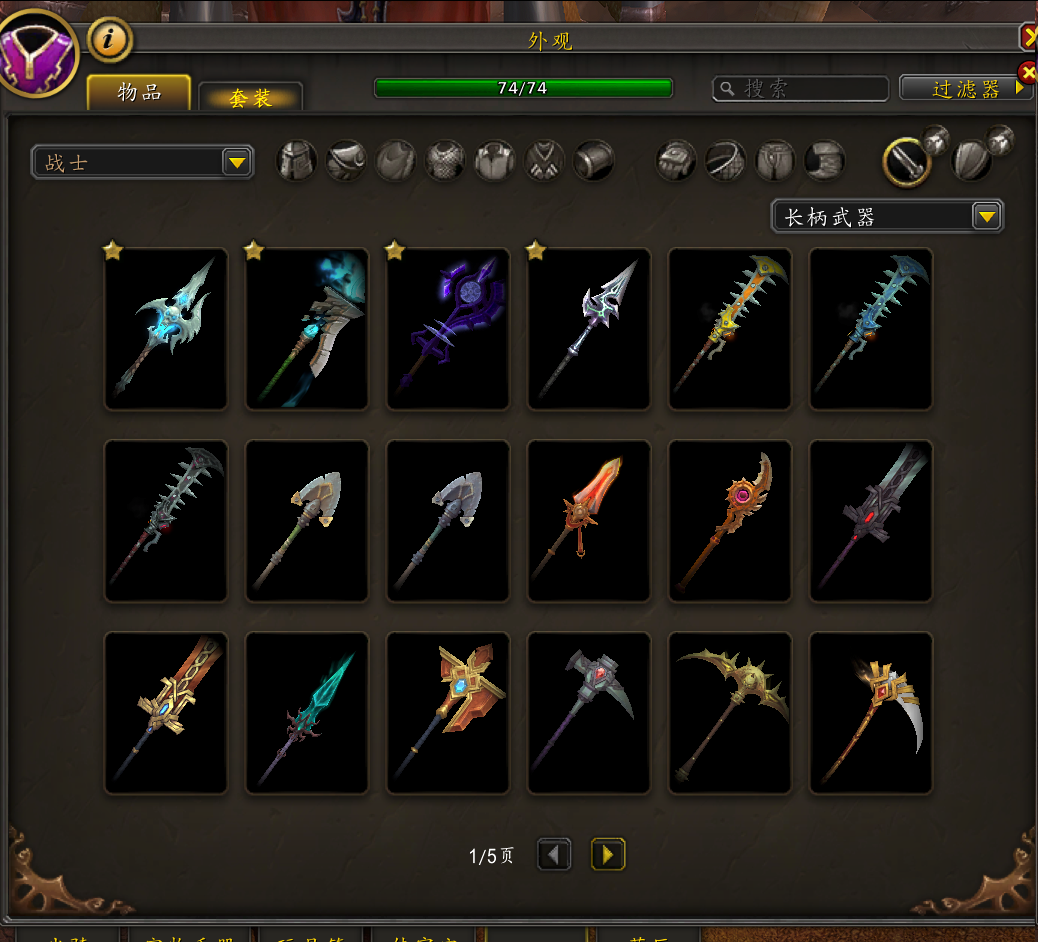
Task: Select the shoulder armor slot icon
Action: [346, 161]
